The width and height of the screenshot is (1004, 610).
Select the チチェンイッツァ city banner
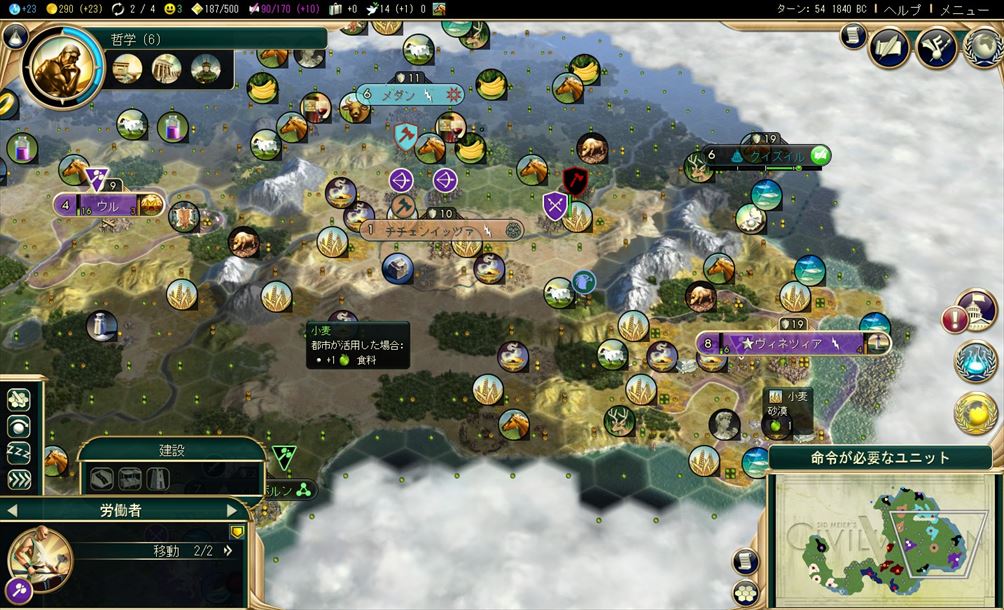click(440, 230)
